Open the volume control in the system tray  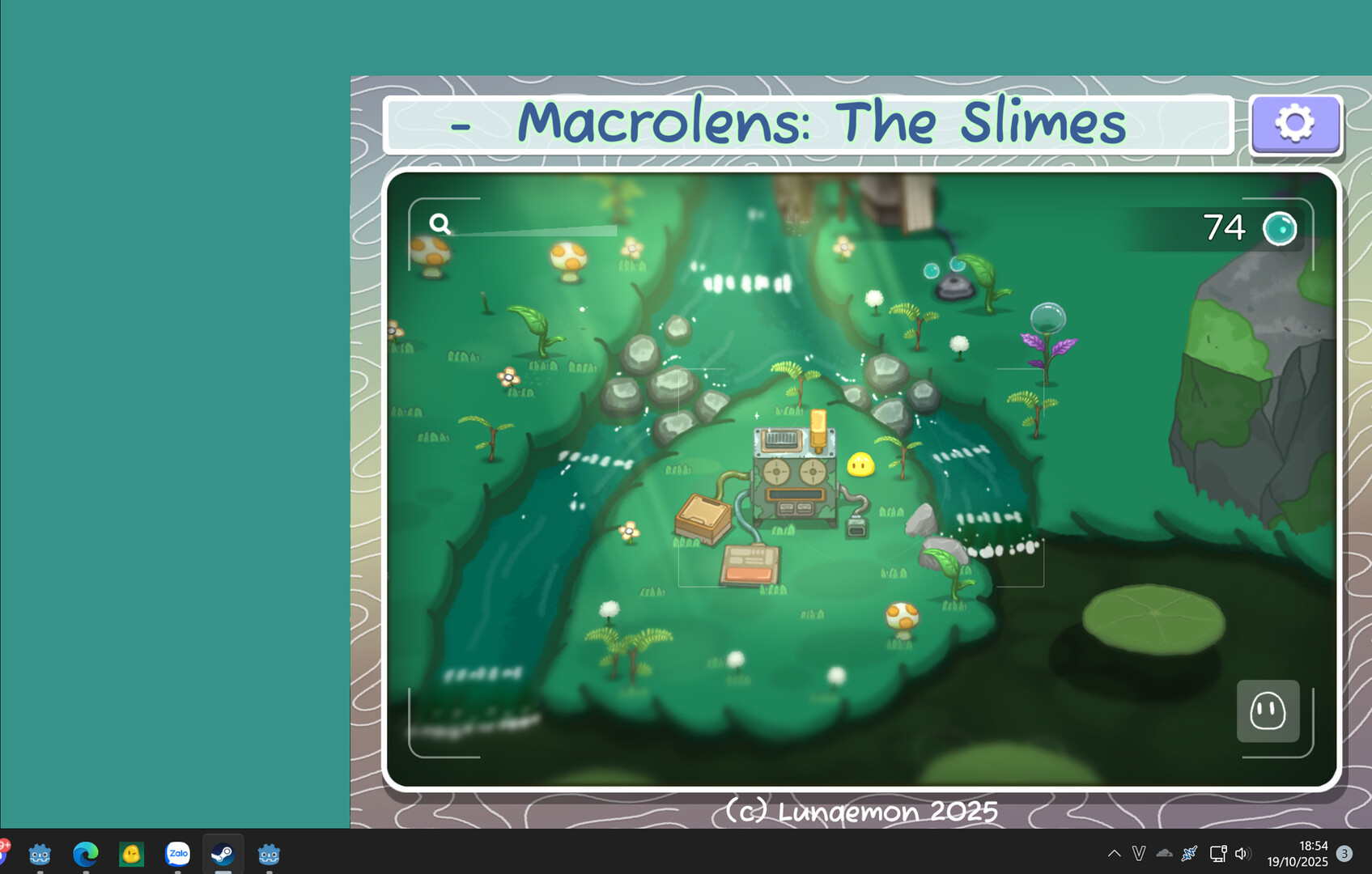pos(1242,853)
